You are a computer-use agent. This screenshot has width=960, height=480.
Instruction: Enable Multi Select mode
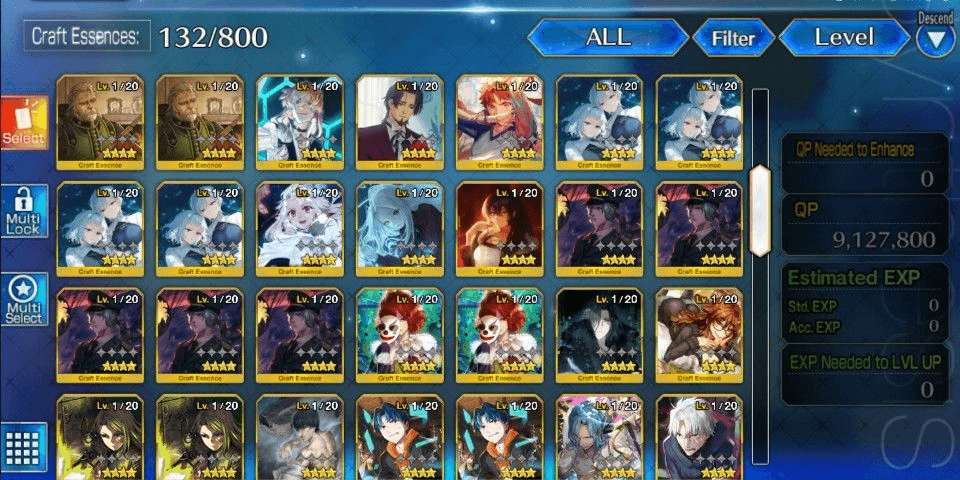(23, 300)
